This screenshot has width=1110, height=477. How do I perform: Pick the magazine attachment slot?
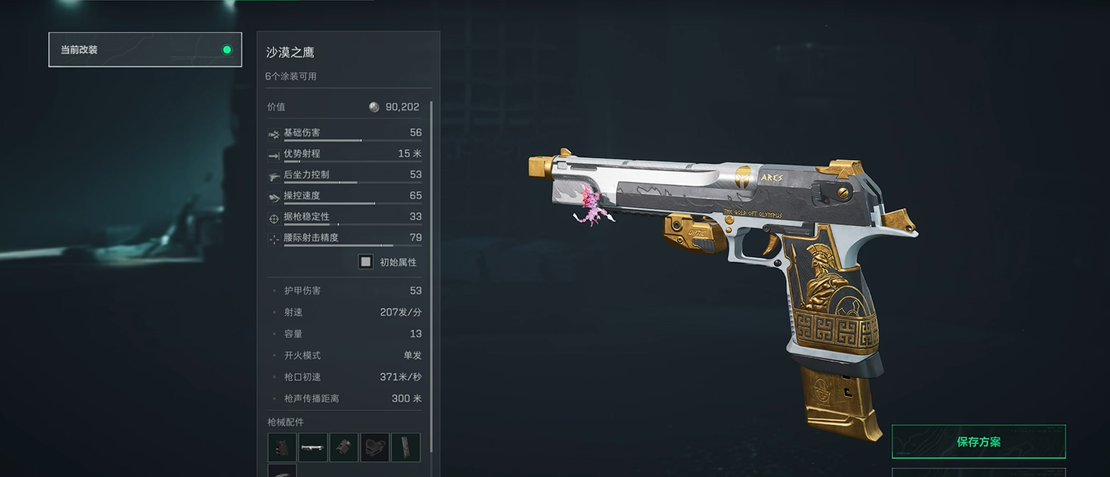[406, 447]
